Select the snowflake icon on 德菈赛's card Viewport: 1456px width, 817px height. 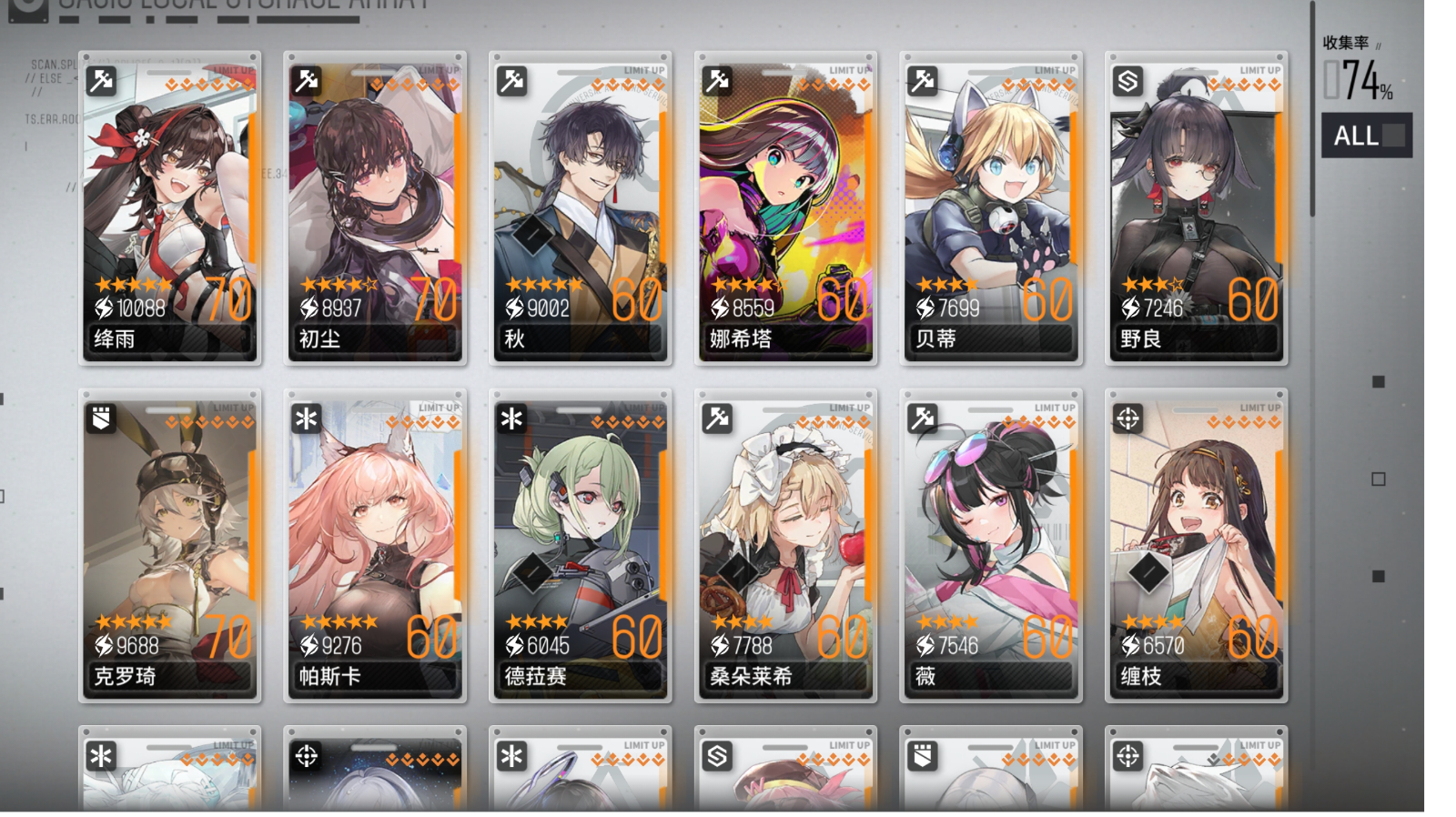pyautogui.click(x=511, y=419)
